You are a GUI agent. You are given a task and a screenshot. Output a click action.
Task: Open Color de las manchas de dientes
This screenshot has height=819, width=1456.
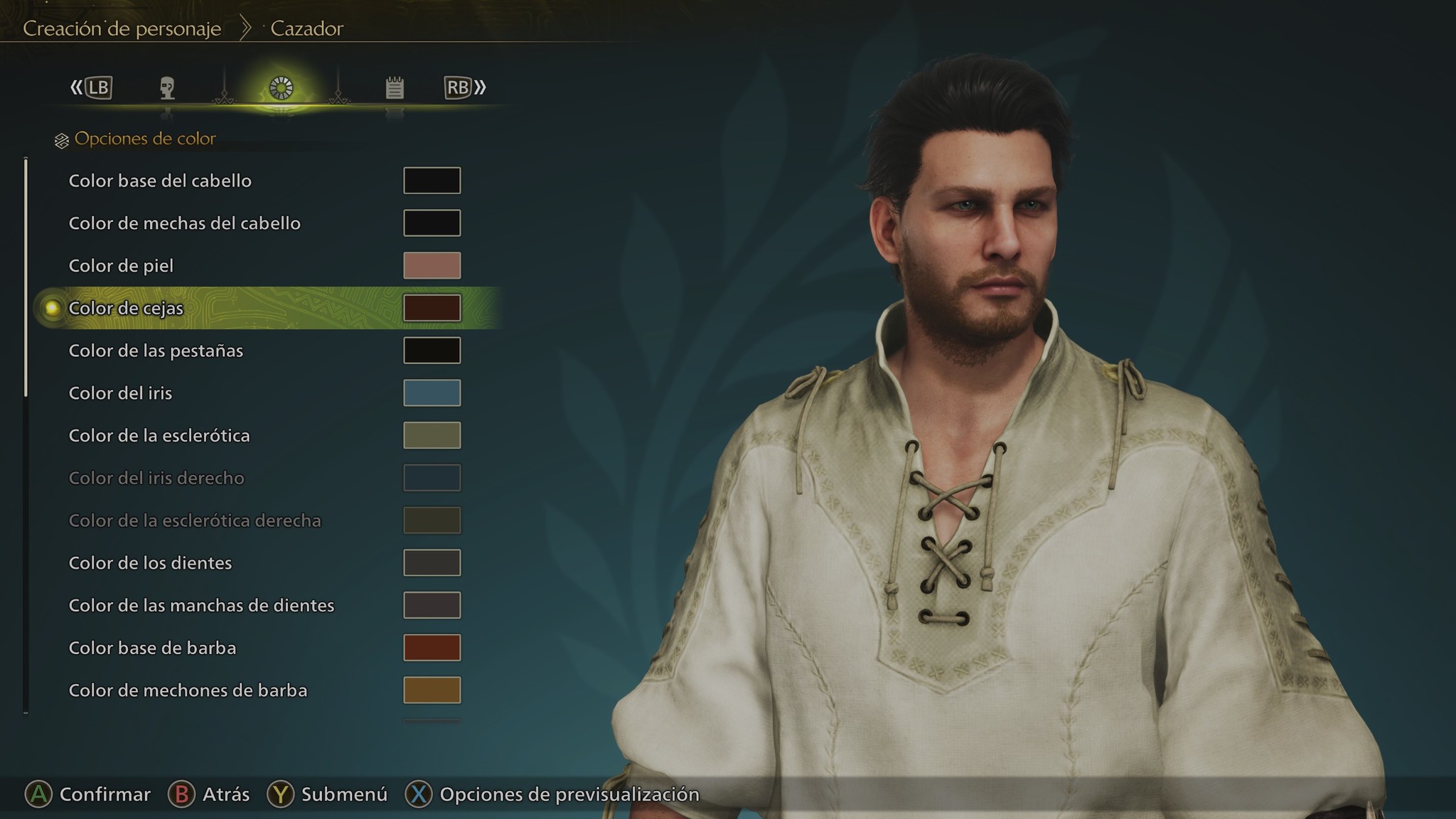coord(201,606)
